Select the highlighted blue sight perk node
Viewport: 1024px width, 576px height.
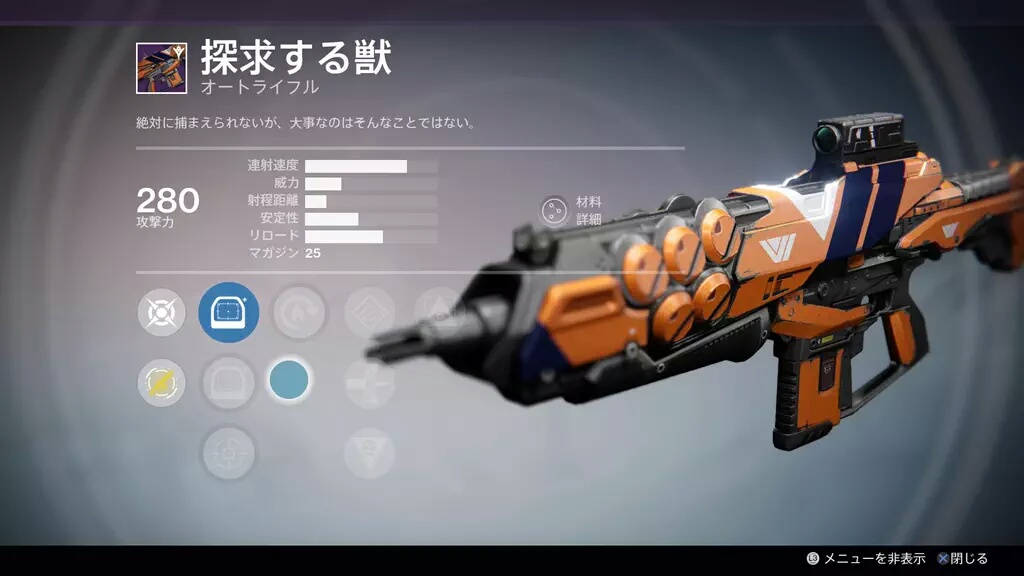coord(229,313)
